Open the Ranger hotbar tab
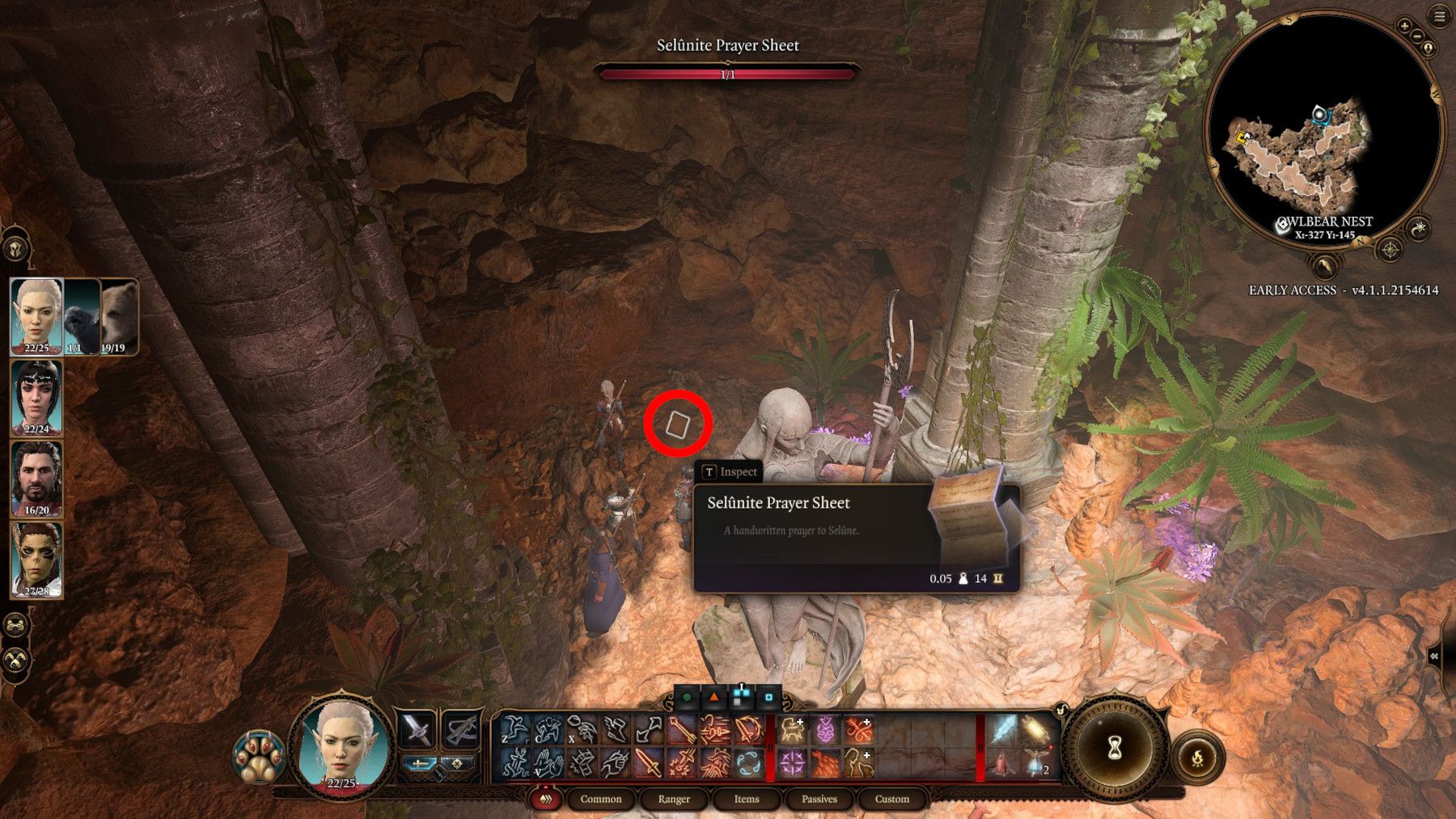 674,799
